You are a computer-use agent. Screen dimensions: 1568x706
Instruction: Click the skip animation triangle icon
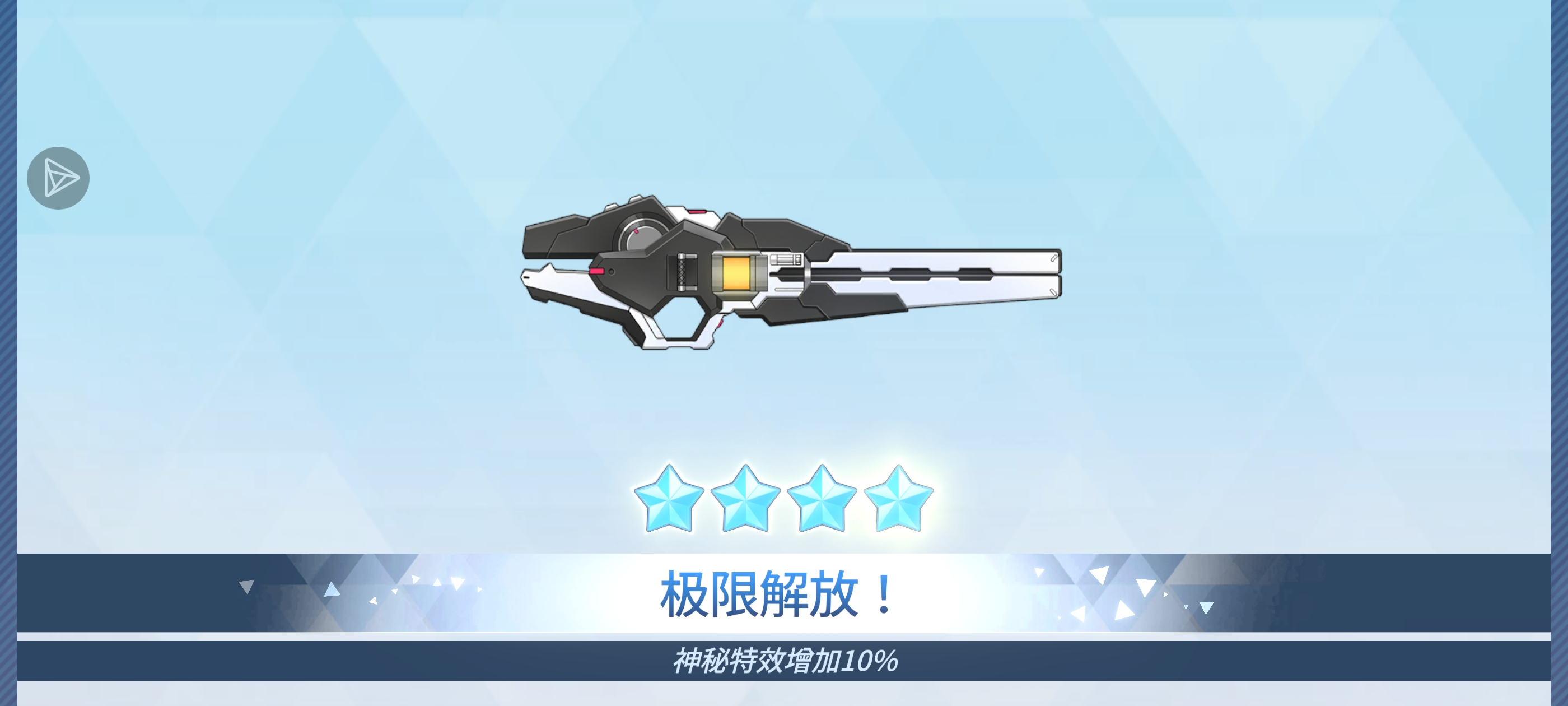pos(58,177)
